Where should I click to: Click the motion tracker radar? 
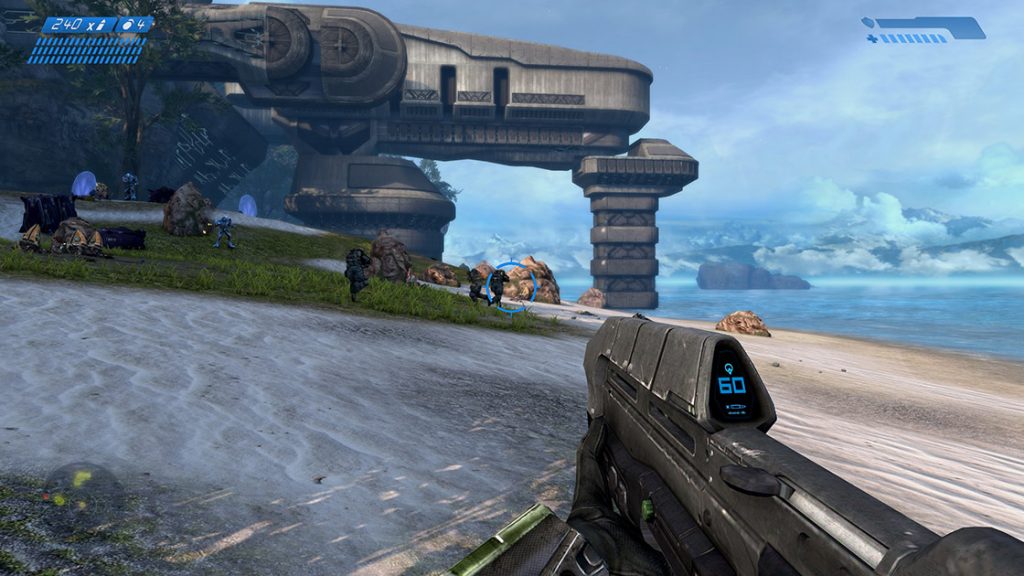coord(82,493)
